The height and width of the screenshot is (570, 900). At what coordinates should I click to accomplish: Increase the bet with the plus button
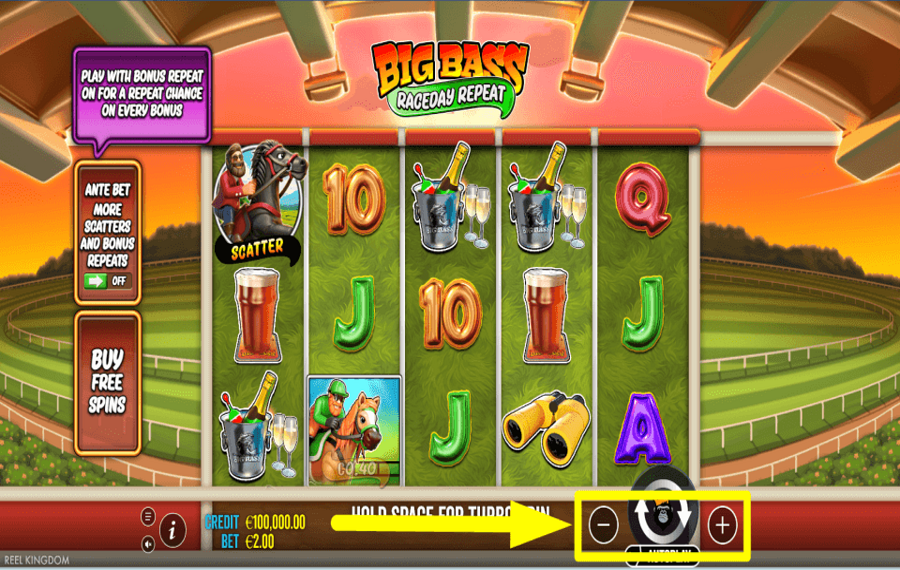tap(722, 524)
